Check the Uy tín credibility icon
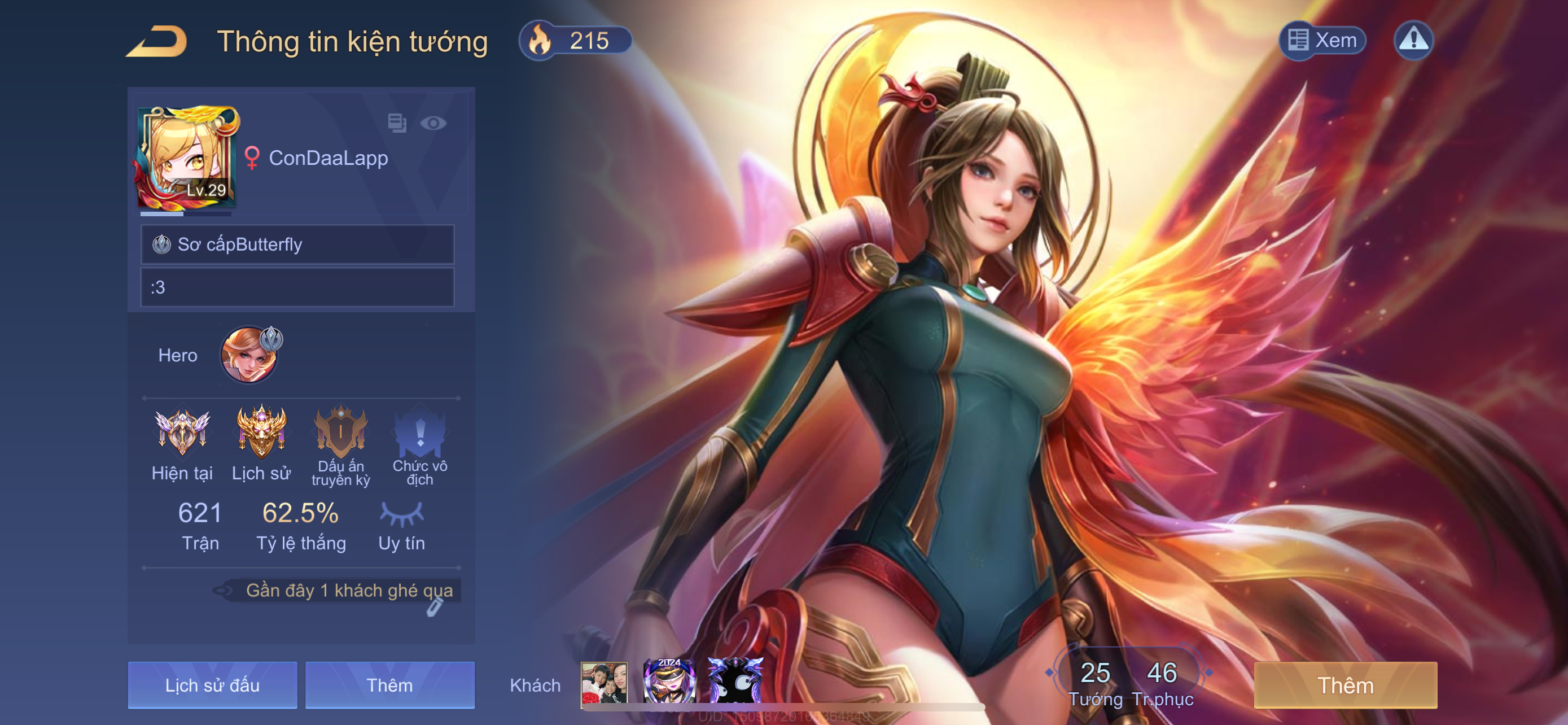The width and height of the screenshot is (1568, 725). pyautogui.click(x=401, y=514)
